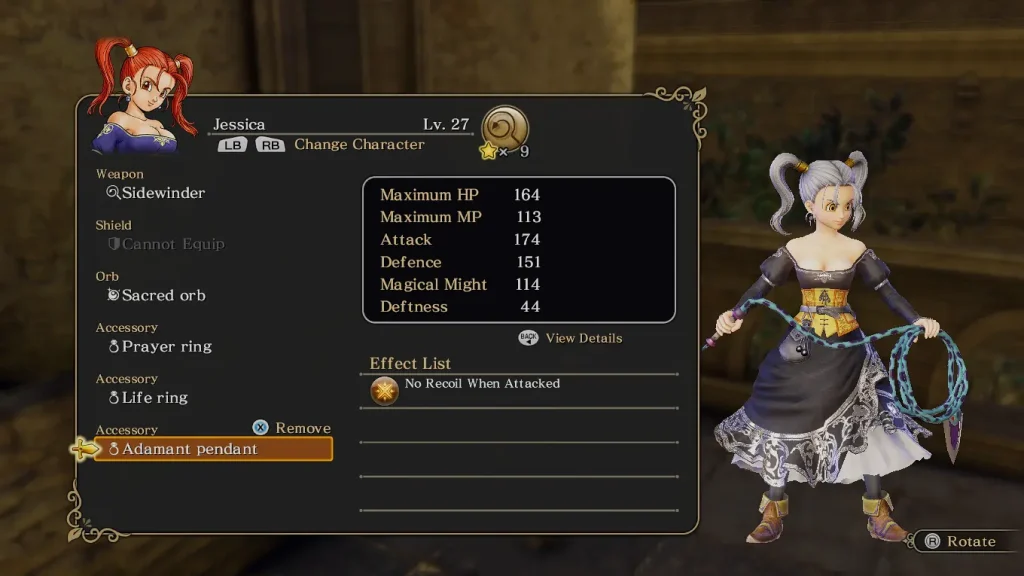Select the Sidewinder weapon slot
Image resolution: width=1024 pixels, height=576 pixels.
click(163, 193)
